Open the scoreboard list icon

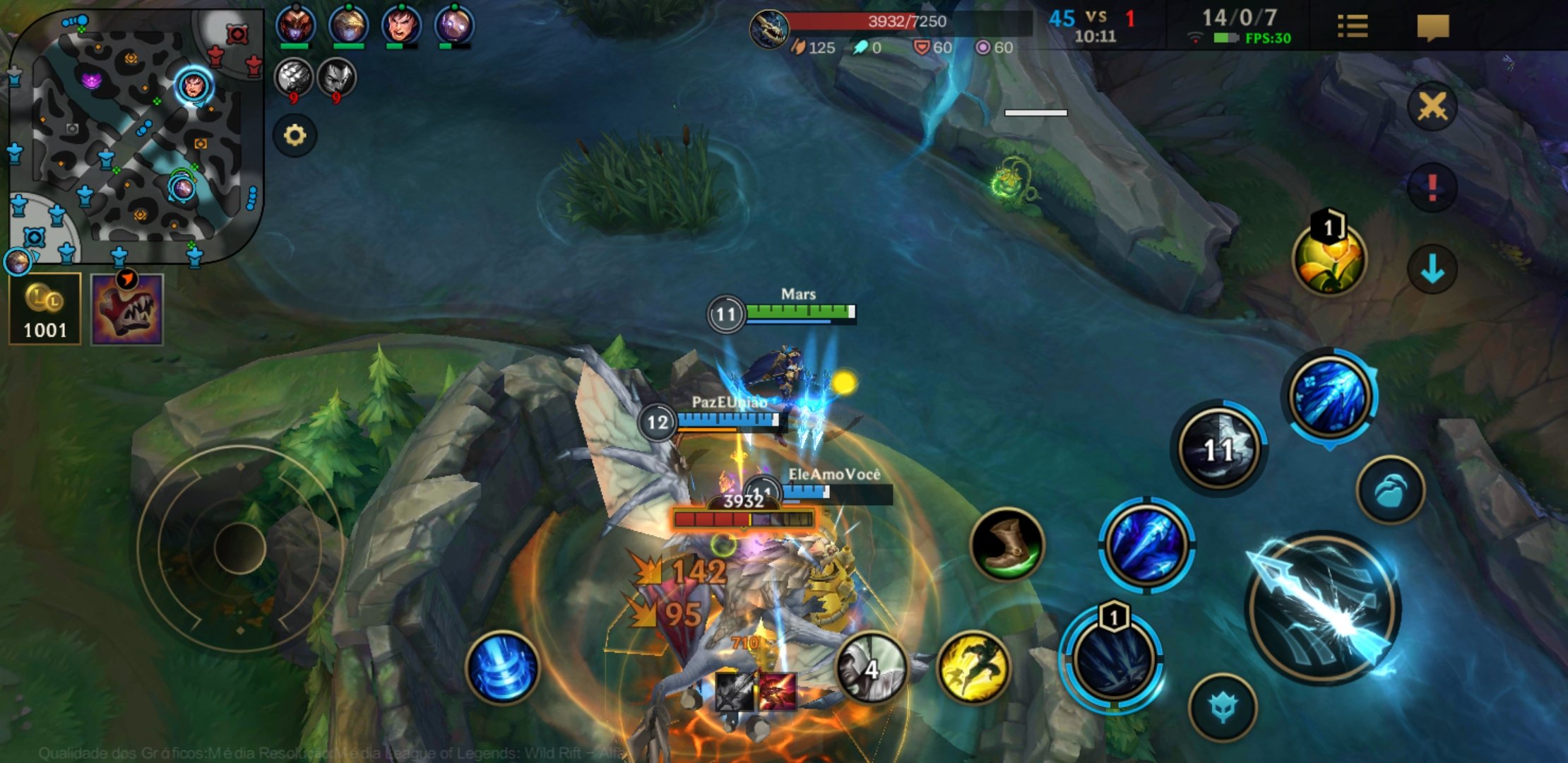click(1353, 27)
